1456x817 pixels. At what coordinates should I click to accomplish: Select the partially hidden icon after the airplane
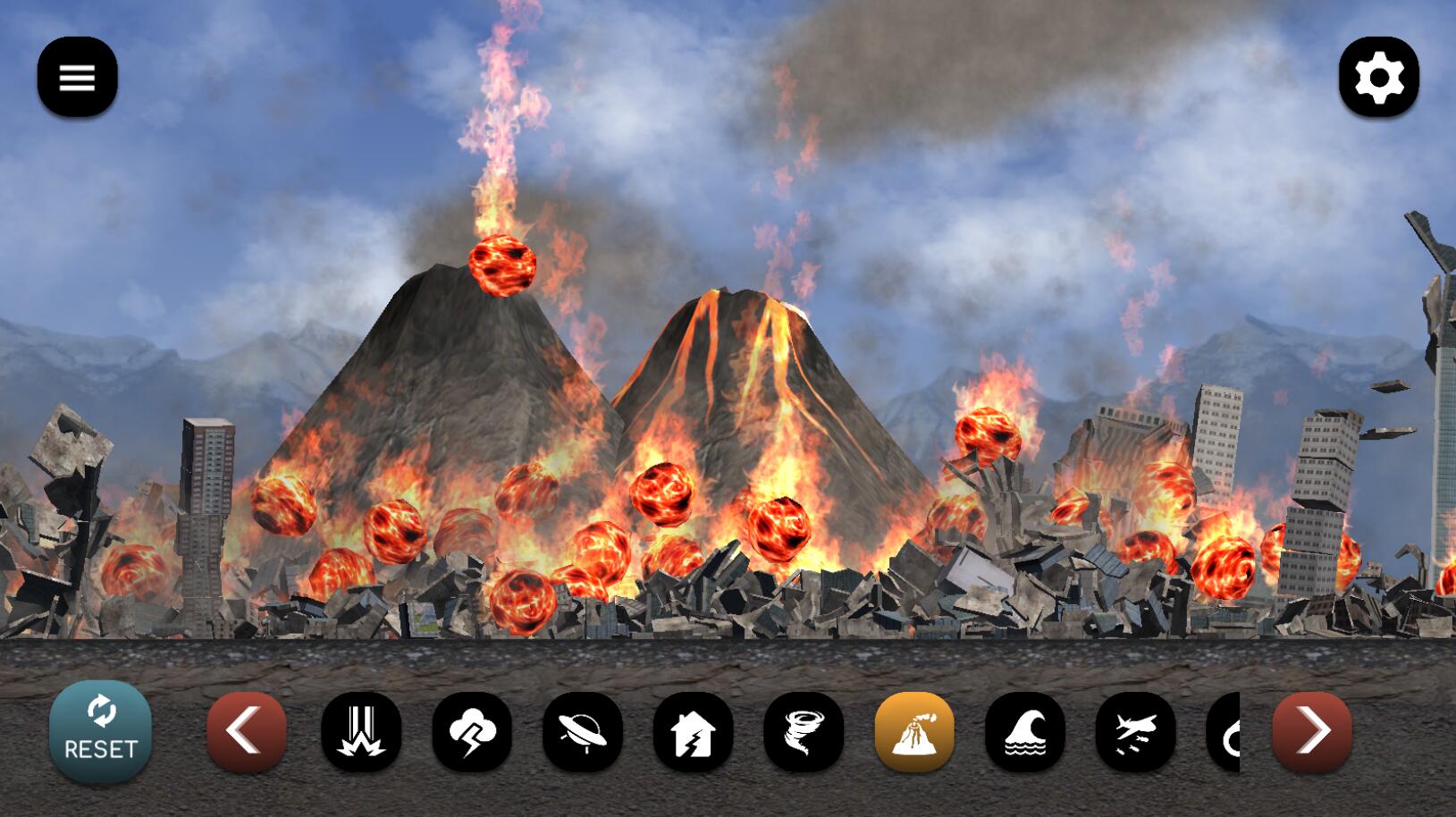click(1225, 731)
